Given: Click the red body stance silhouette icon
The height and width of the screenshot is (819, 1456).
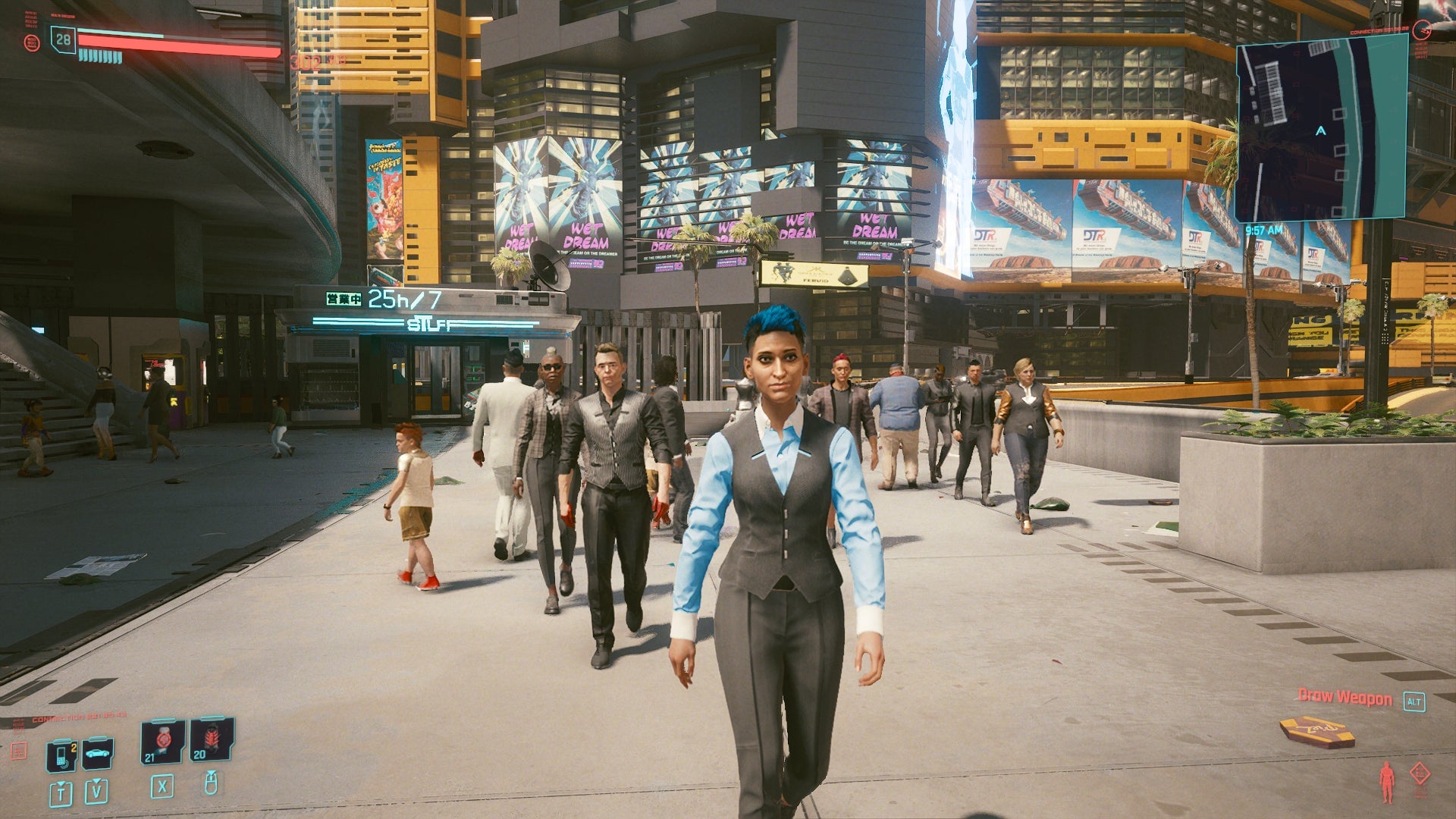Looking at the screenshot, I should 1387,782.
